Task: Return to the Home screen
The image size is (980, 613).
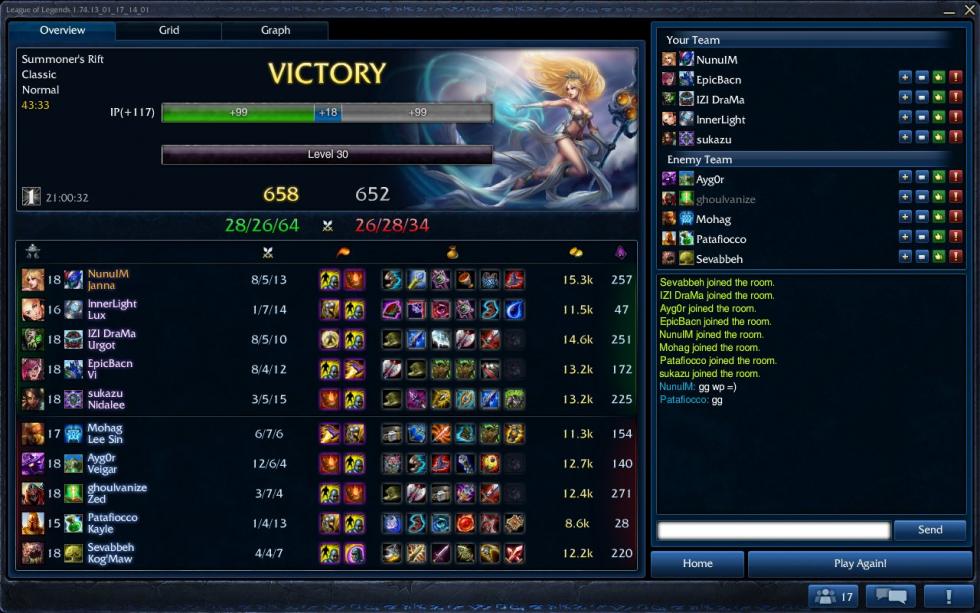Action: 697,563
